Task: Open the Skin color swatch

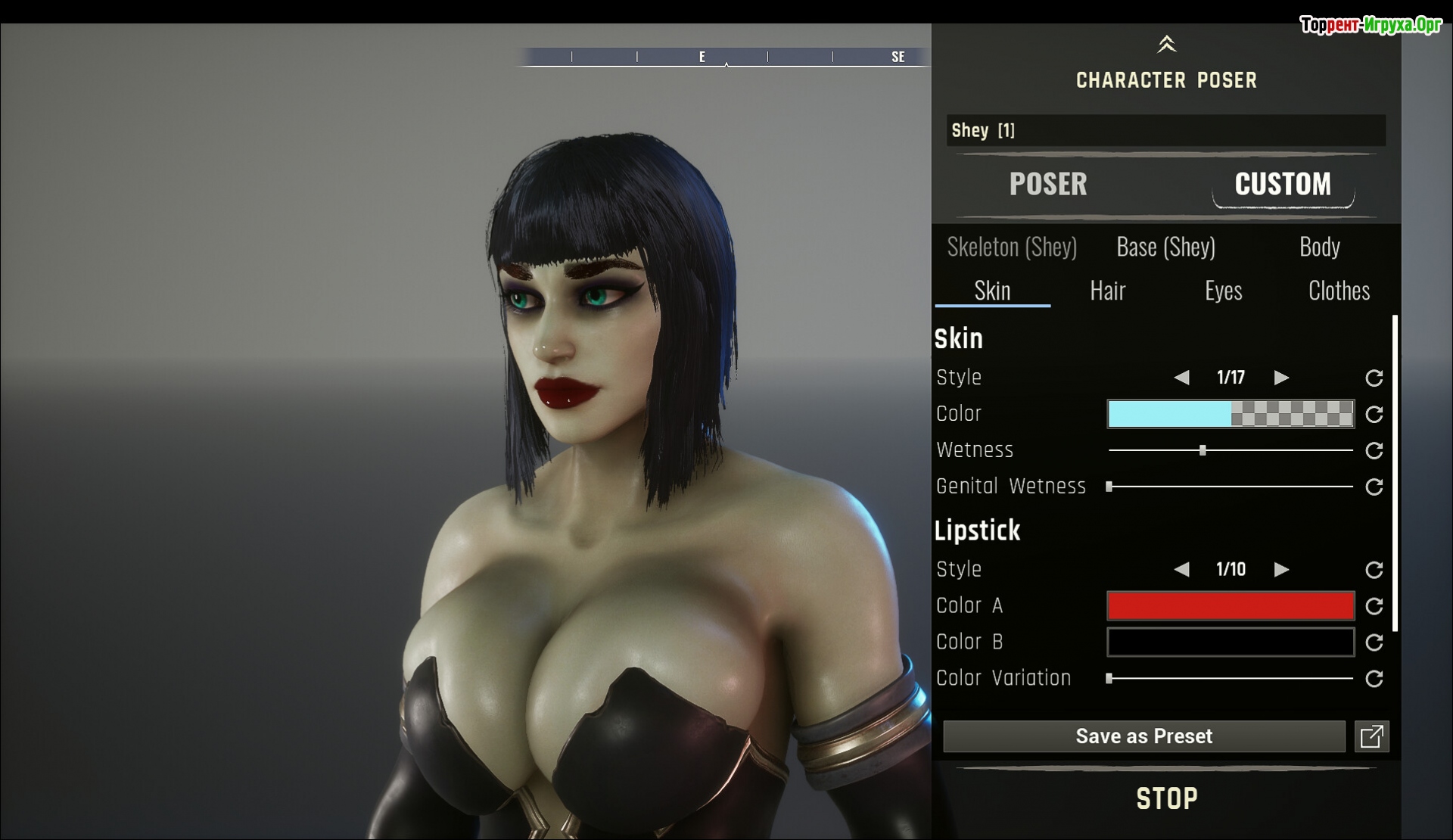Action: (1230, 414)
